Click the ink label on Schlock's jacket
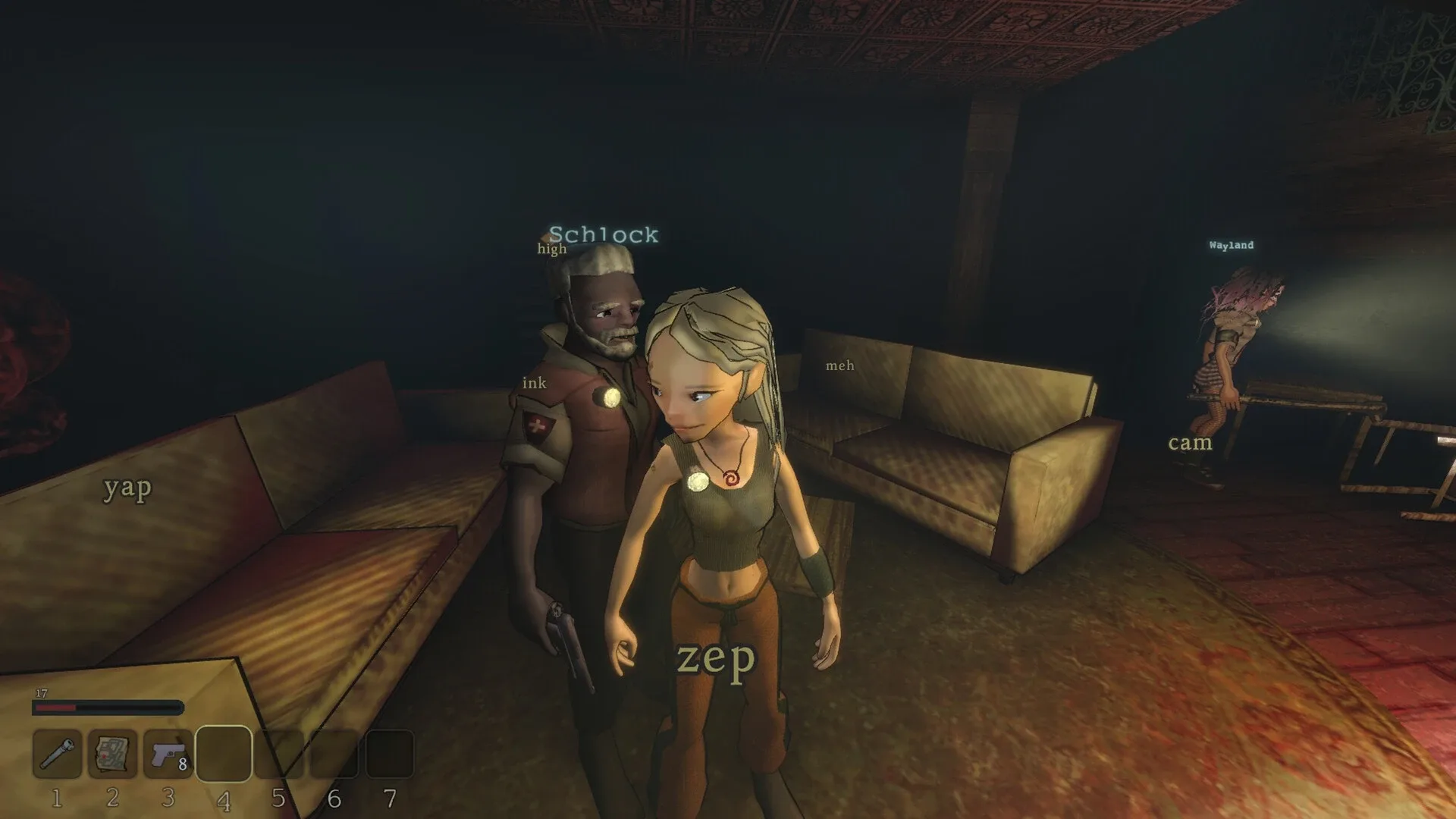Viewport: 1456px width, 819px height. point(533,384)
